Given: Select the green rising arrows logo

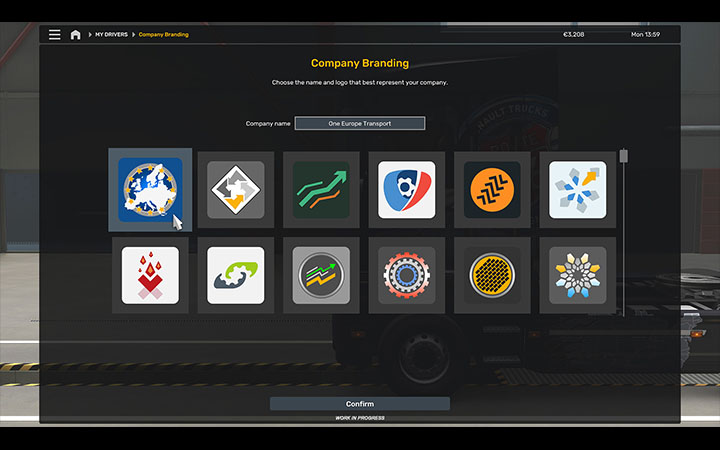Looking at the screenshot, I should pos(321,189).
